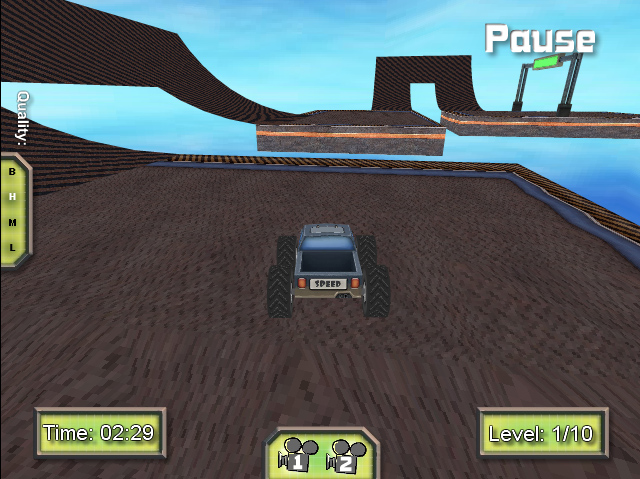Set quality to L (low)
The width and height of the screenshot is (640, 479).
click(x=12, y=246)
